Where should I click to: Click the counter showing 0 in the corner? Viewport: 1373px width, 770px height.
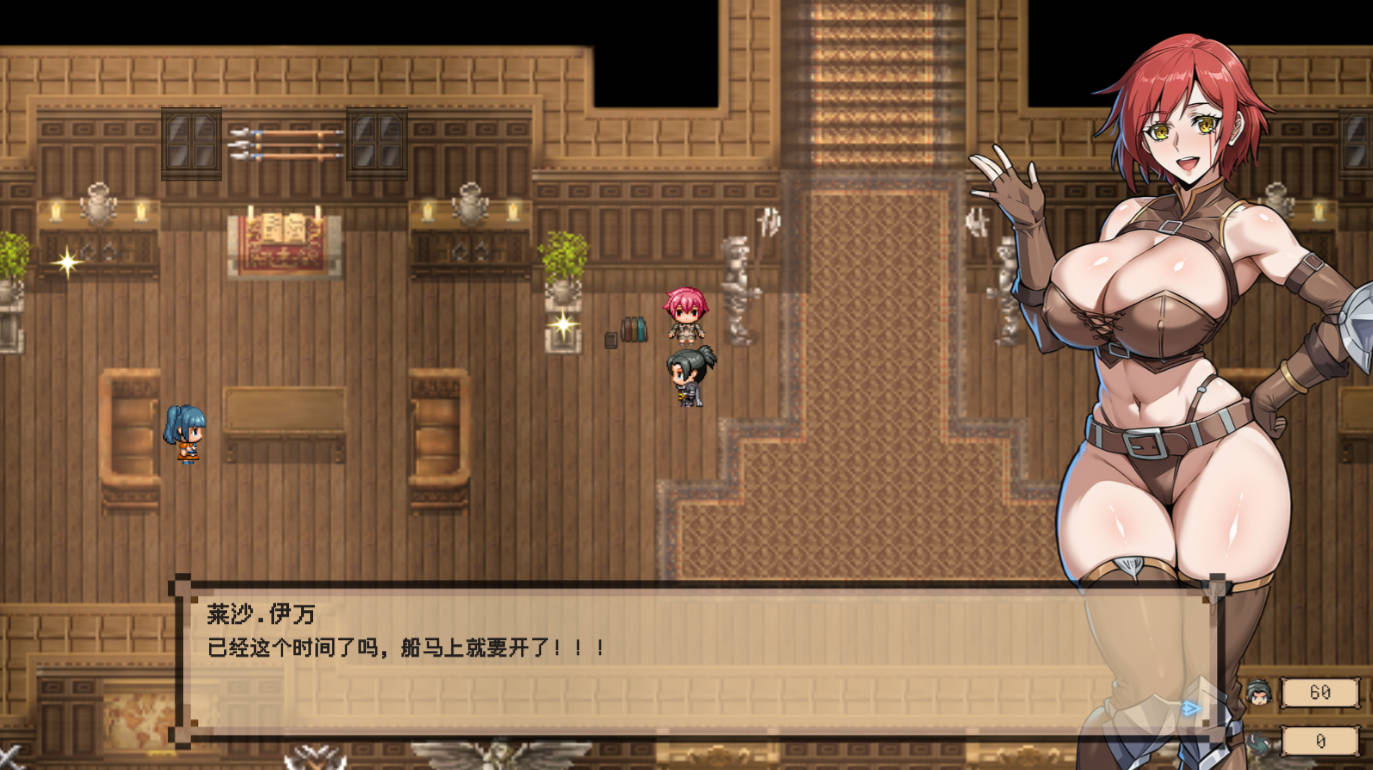point(1321,740)
